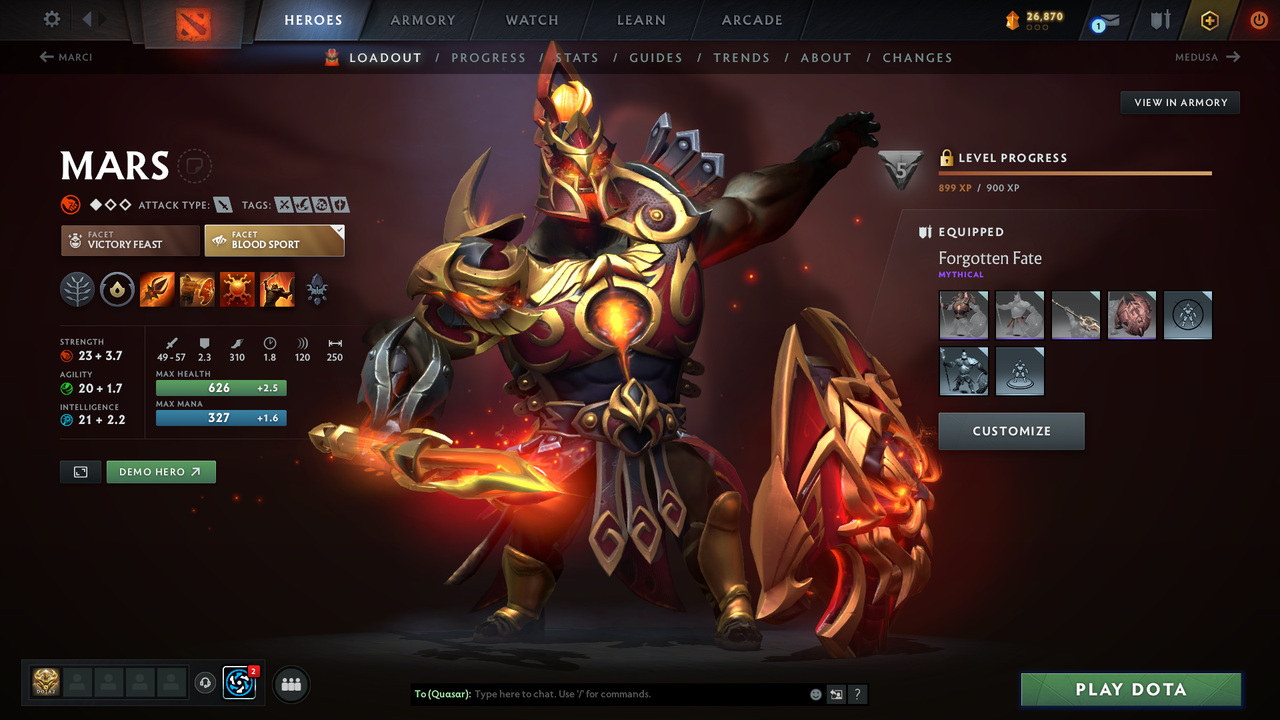Advance to Medusa with the right arrow
The width and height of the screenshot is (1280, 720).
[x=1232, y=57]
